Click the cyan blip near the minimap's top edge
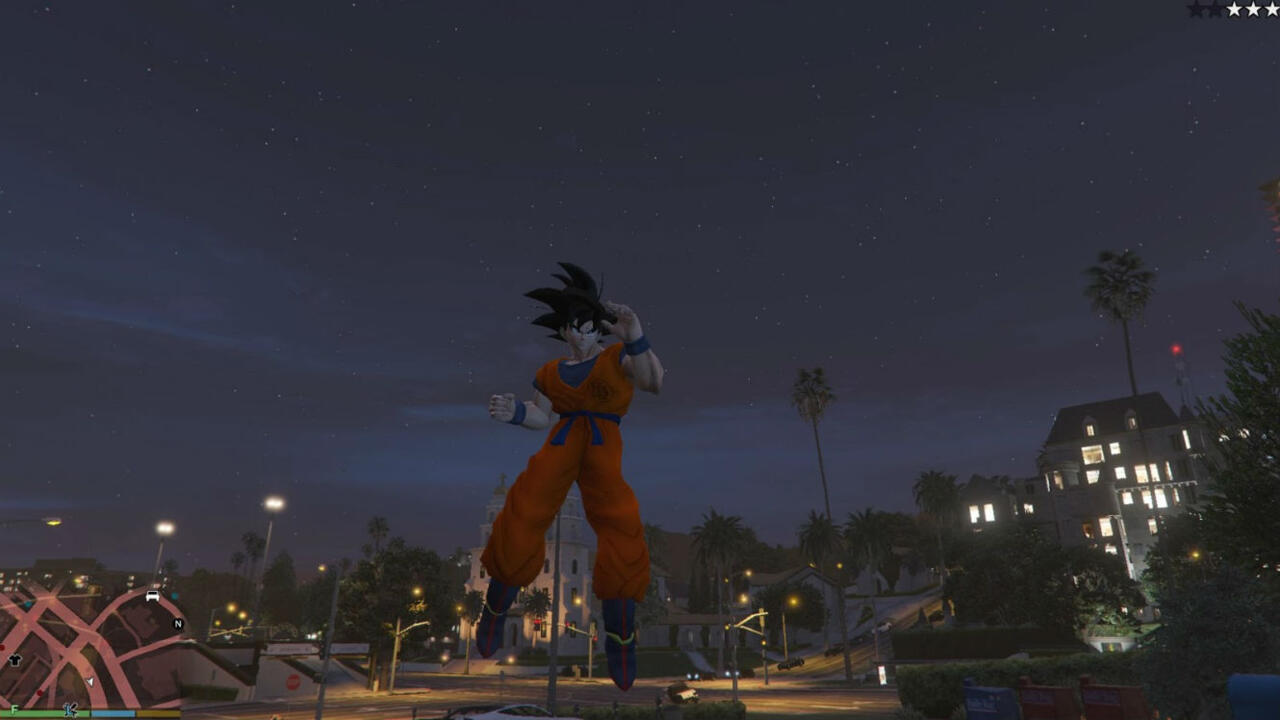This screenshot has width=1280, height=720. point(174,596)
